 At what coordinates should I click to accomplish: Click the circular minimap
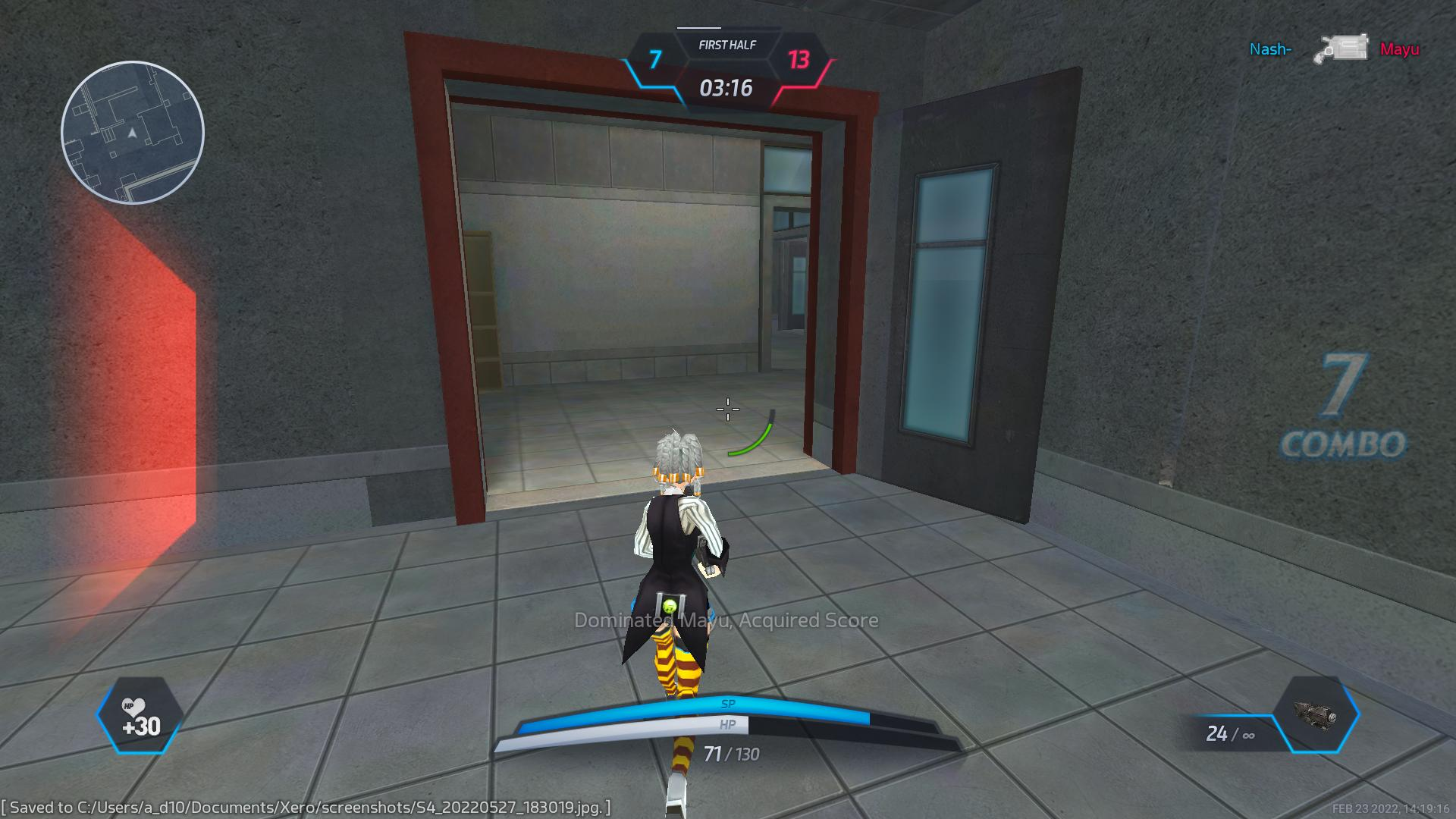(133, 133)
